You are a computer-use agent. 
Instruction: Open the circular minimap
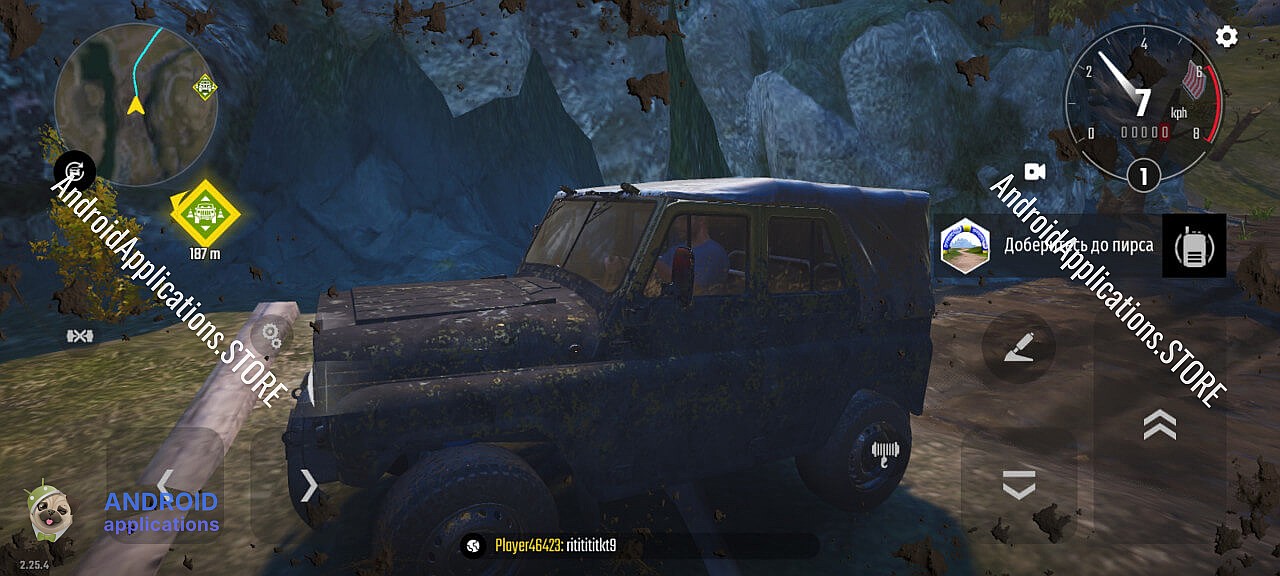coord(135,104)
